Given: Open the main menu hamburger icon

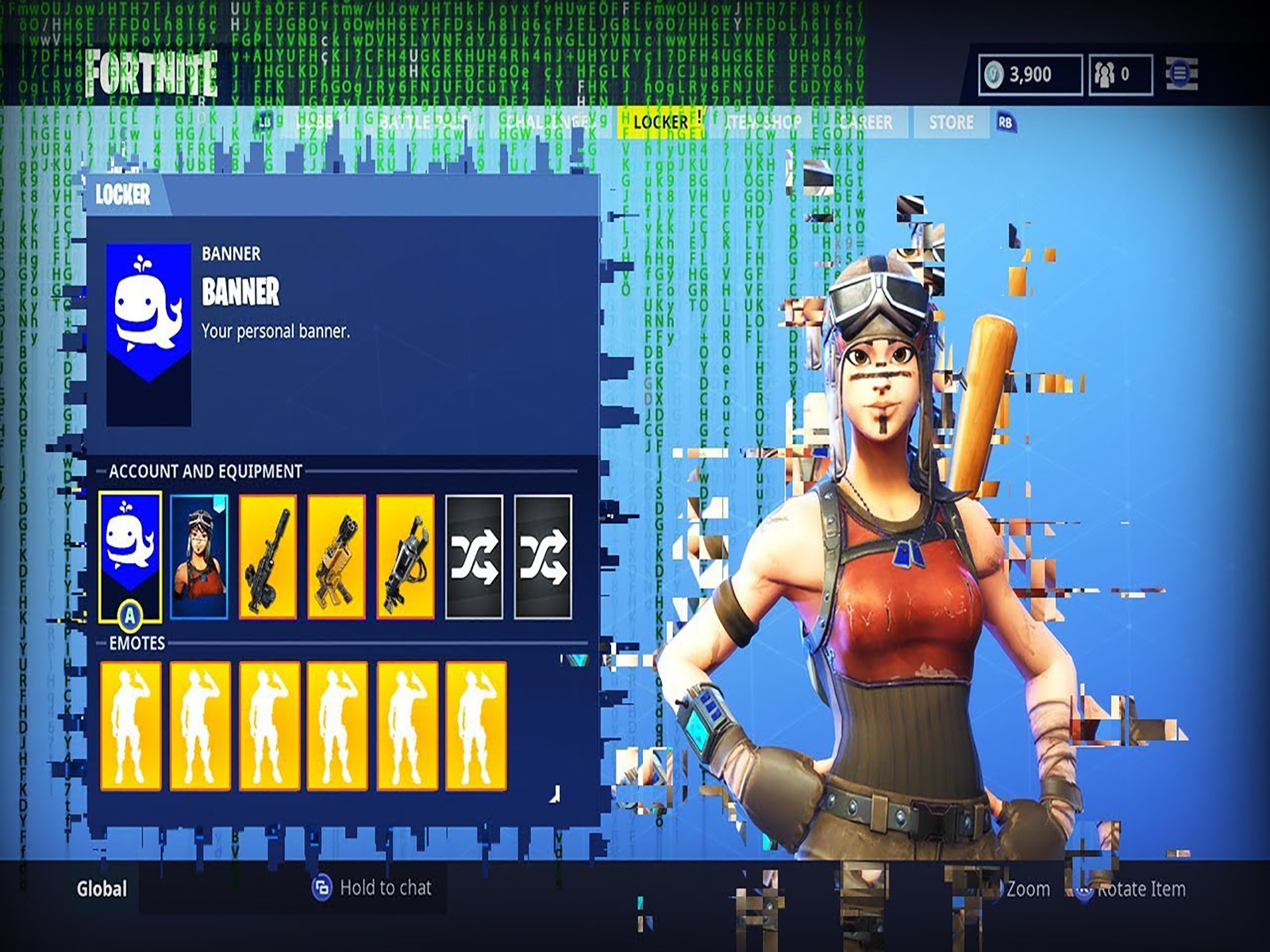Looking at the screenshot, I should 1180,74.
